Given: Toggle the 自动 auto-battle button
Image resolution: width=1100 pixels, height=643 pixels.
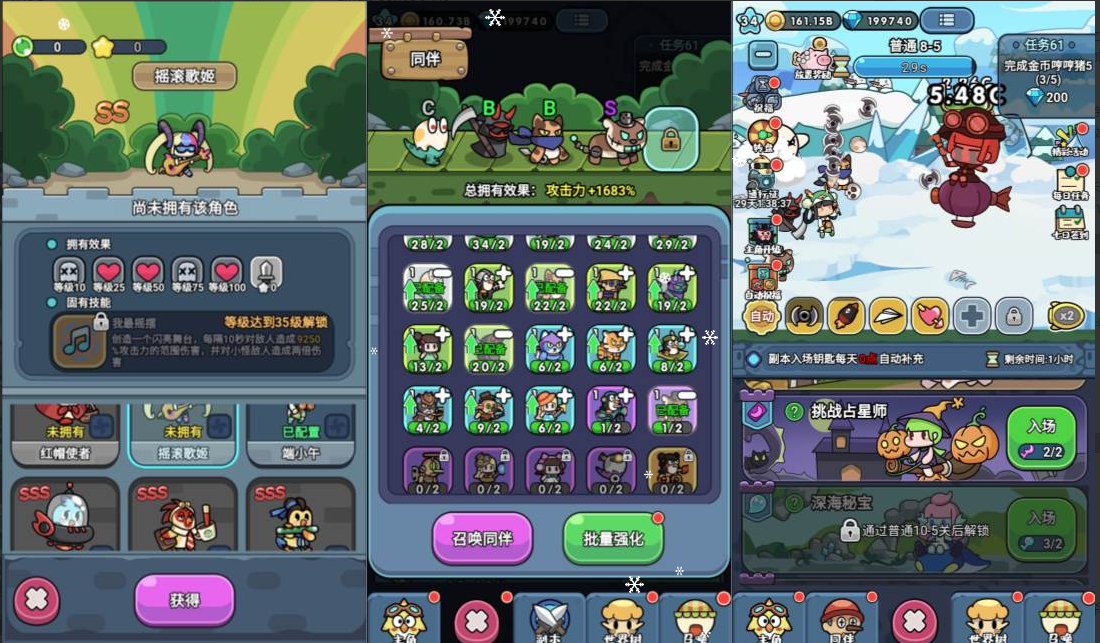Looking at the screenshot, I should coord(762,317).
